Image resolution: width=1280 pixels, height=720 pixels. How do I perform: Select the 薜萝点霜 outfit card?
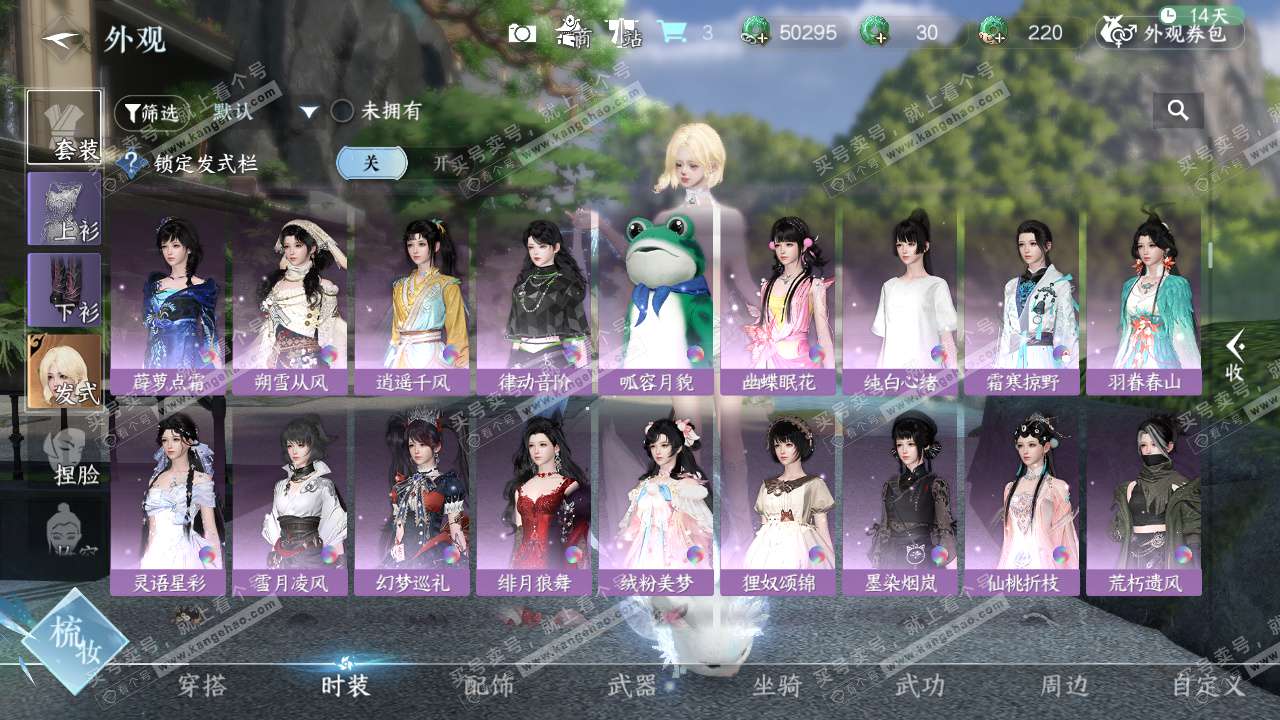[x=168, y=300]
